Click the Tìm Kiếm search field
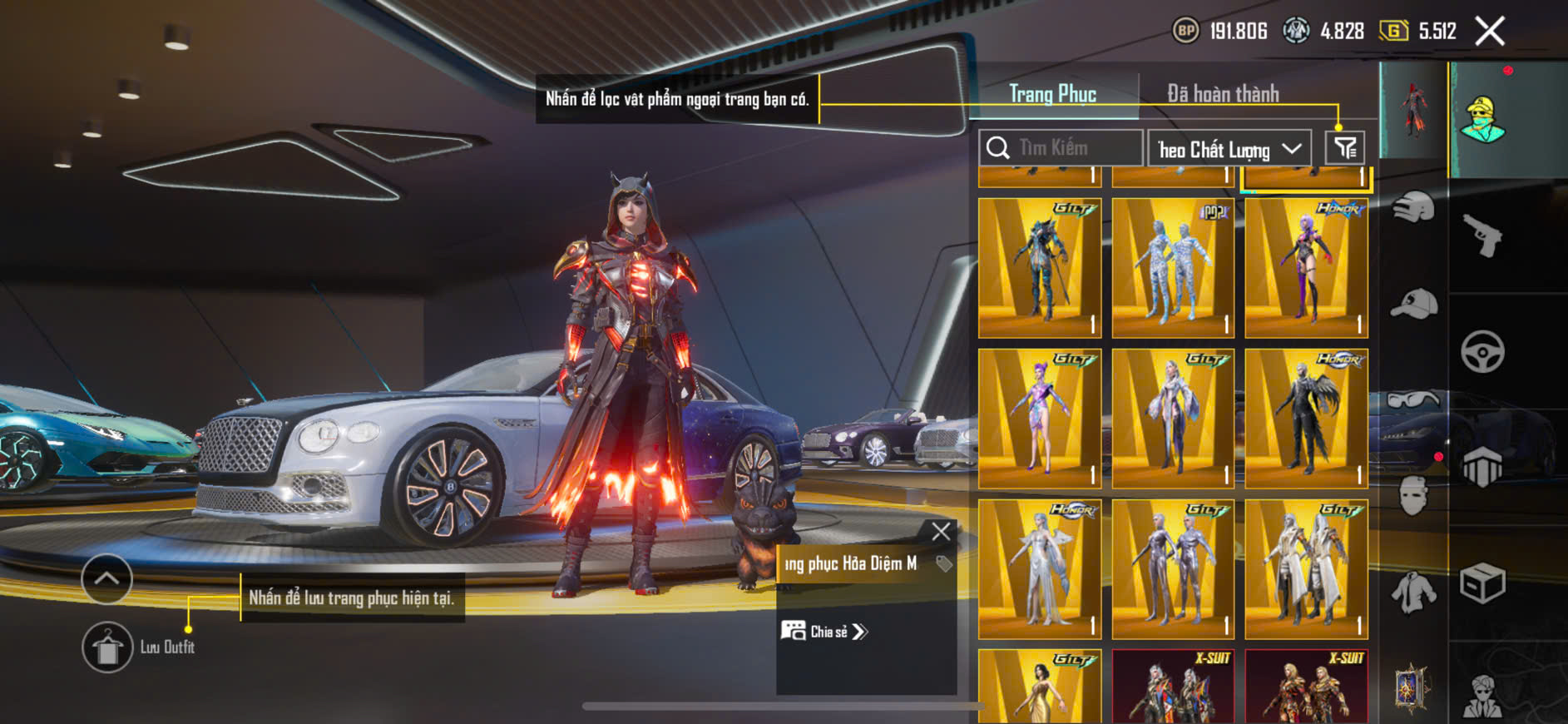The image size is (1568, 724). 1061,148
